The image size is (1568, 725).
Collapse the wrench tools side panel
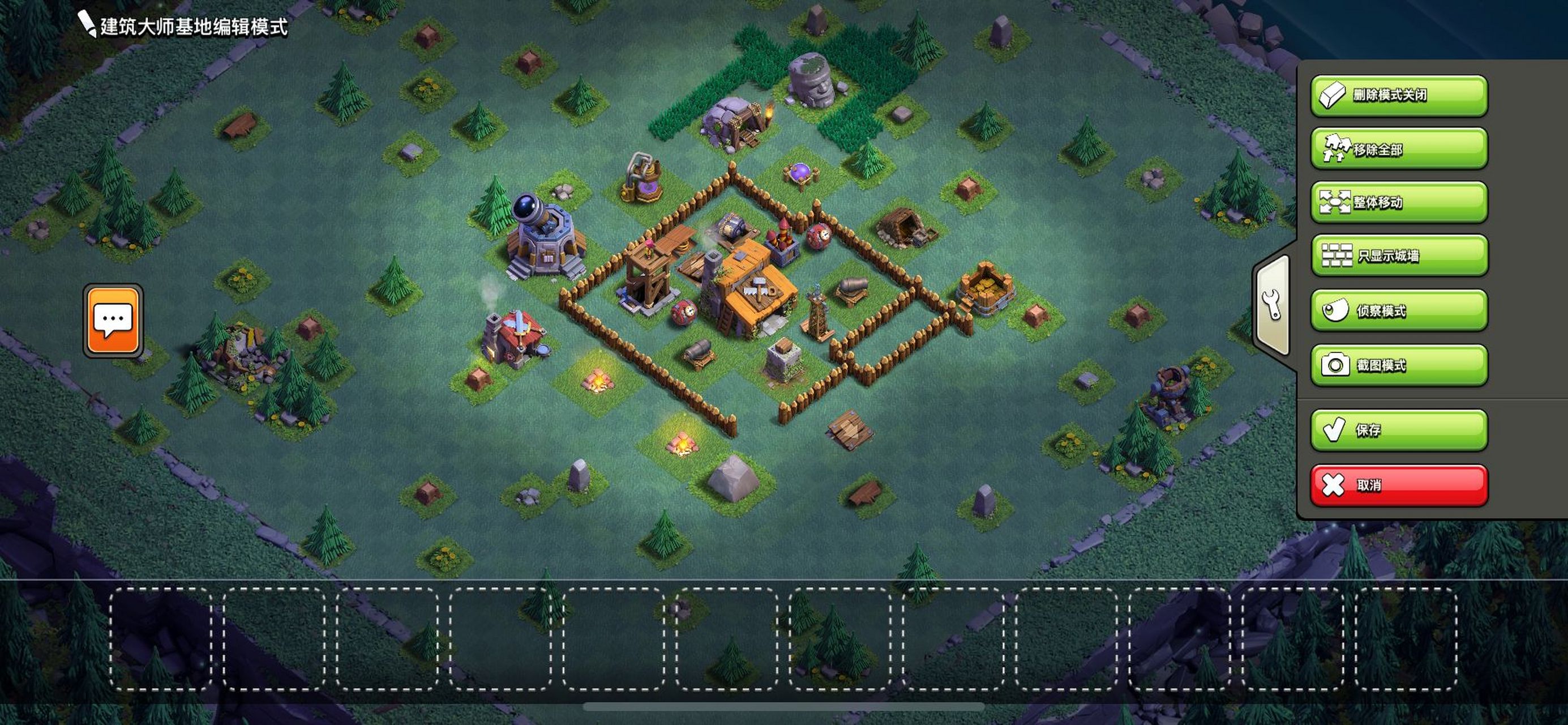1274,306
